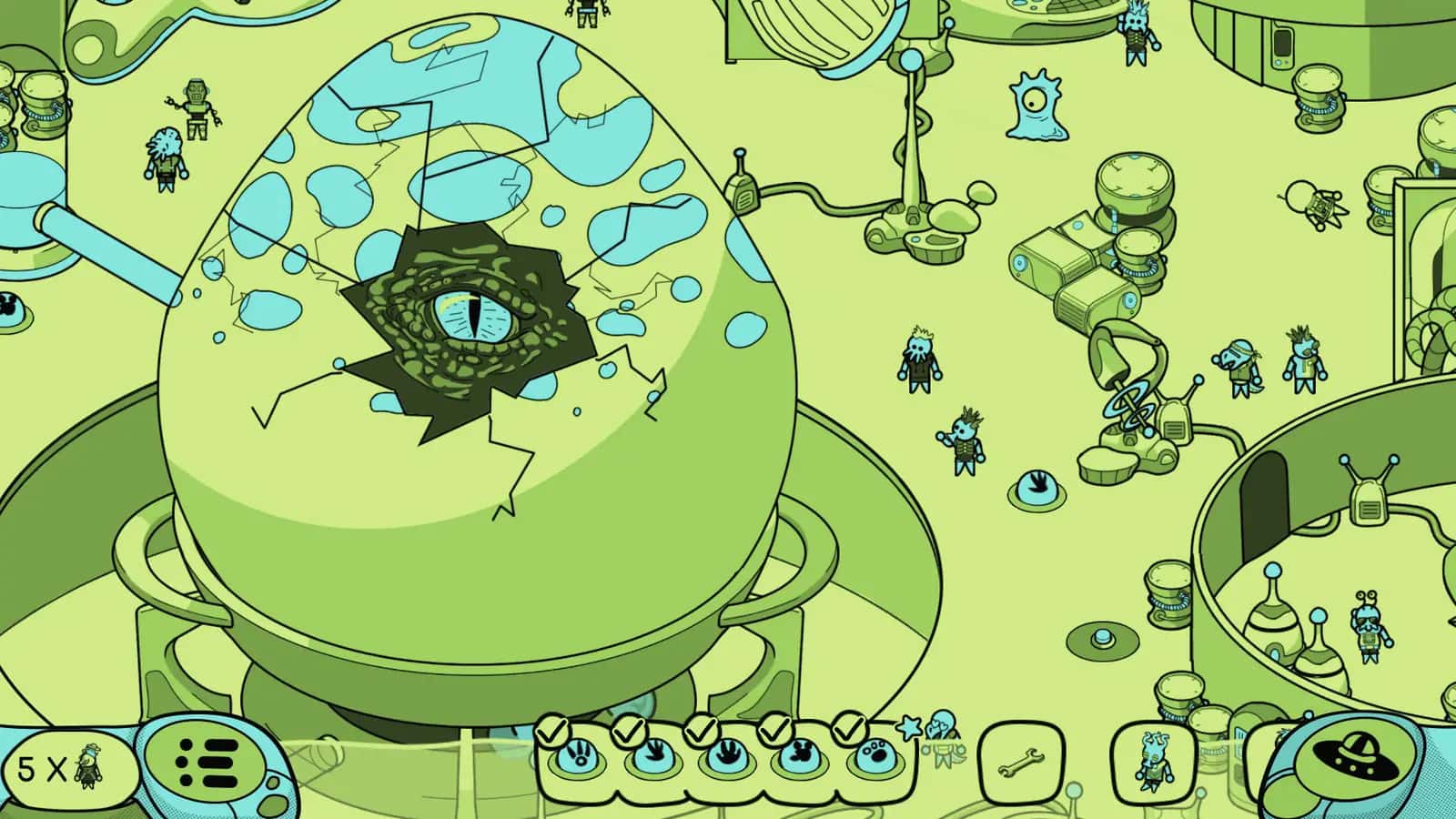1456x819 pixels.
Task: Click the spiky-haired alien near the center
Action: pyautogui.click(x=966, y=446)
